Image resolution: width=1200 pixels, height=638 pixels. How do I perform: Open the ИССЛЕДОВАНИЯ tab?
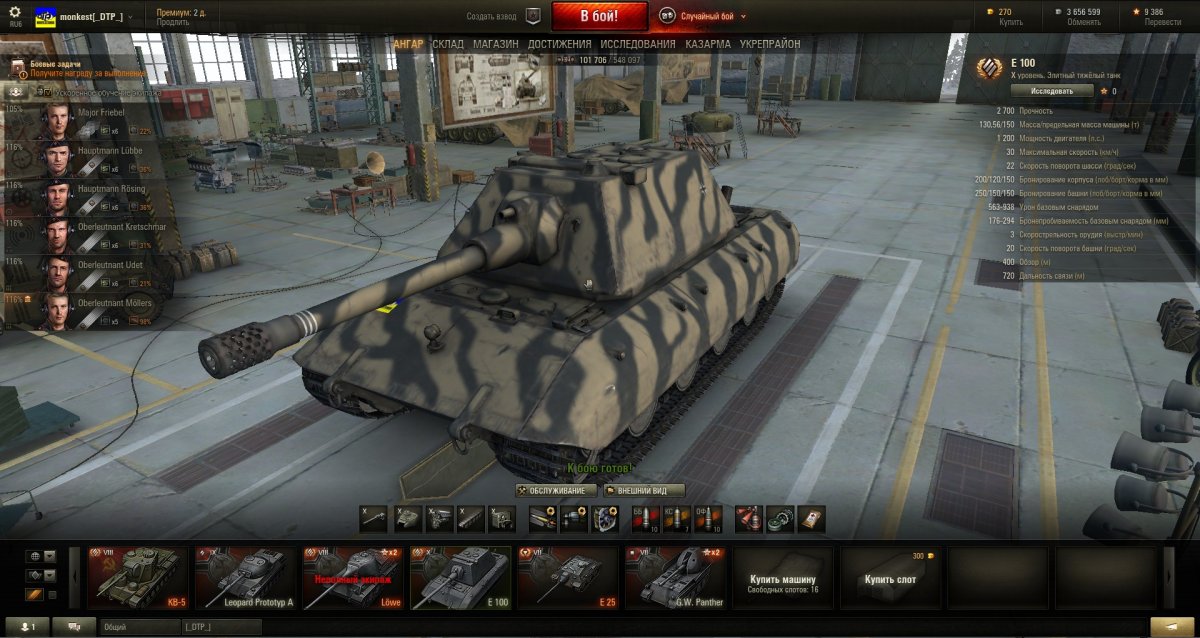[x=637, y=44]
